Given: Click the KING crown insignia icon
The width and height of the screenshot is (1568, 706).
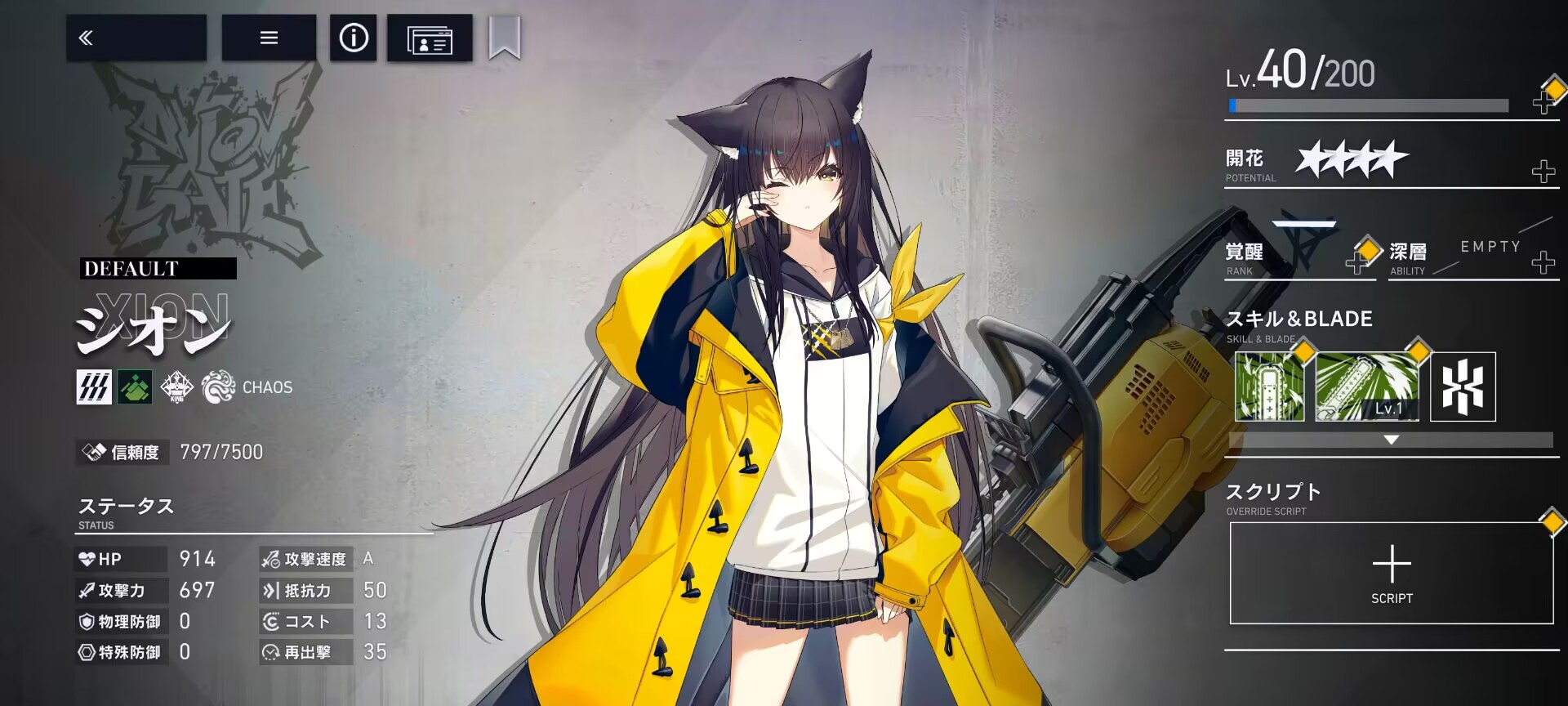Looking at the screenshot, I should click(x=176, y=387).
